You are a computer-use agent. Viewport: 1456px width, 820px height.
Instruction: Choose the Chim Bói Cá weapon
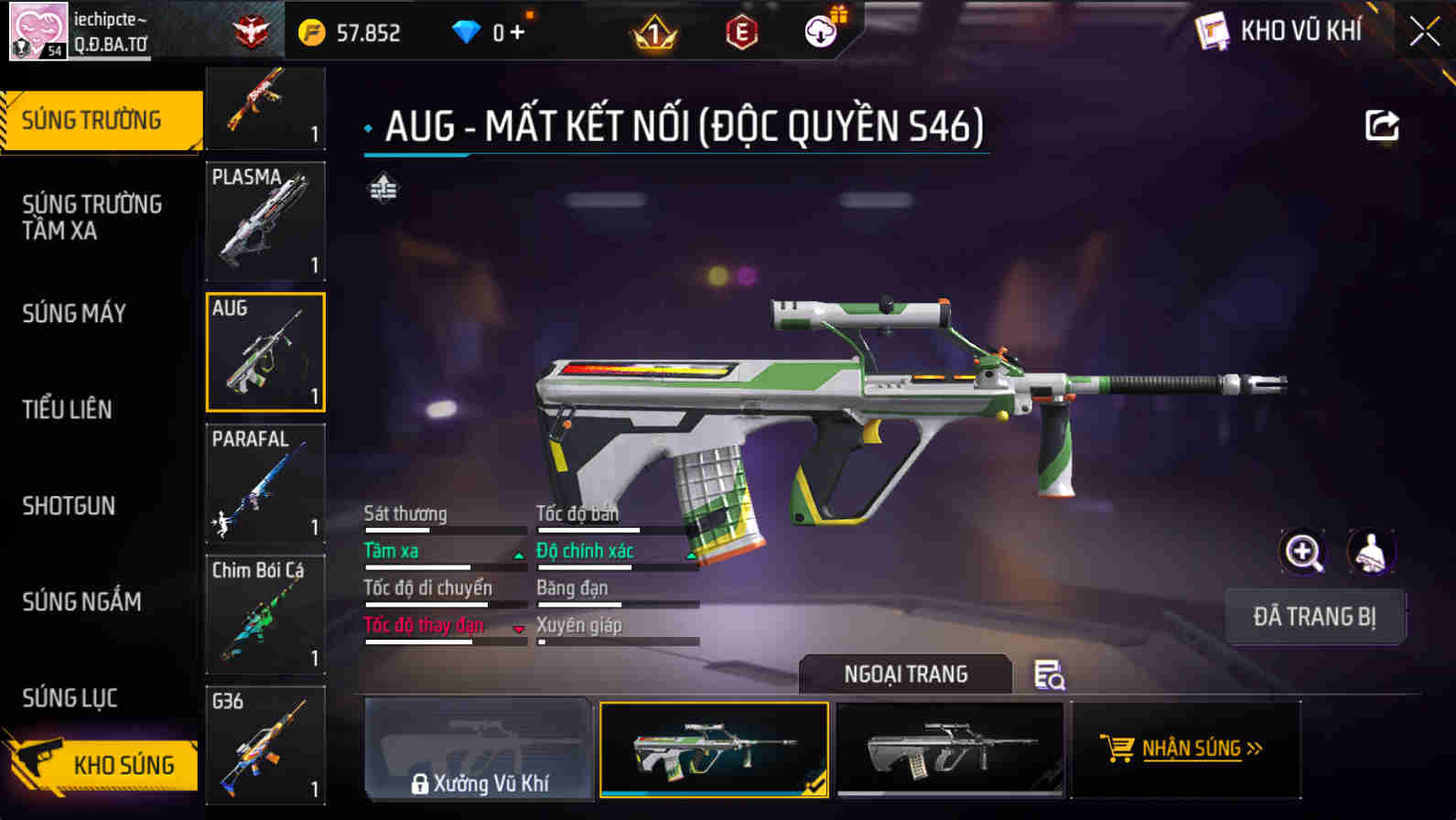tap(265, 614)
